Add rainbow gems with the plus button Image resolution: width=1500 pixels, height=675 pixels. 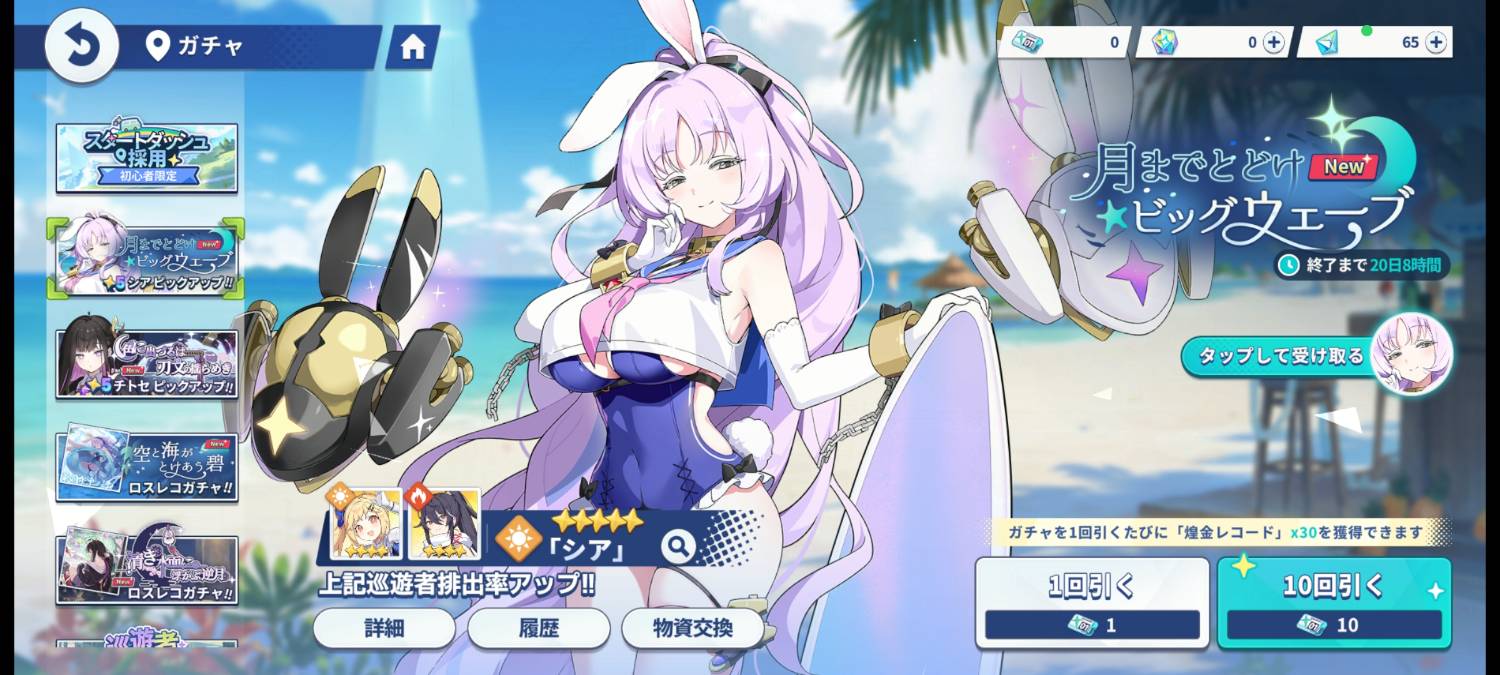coord(1273,42)
